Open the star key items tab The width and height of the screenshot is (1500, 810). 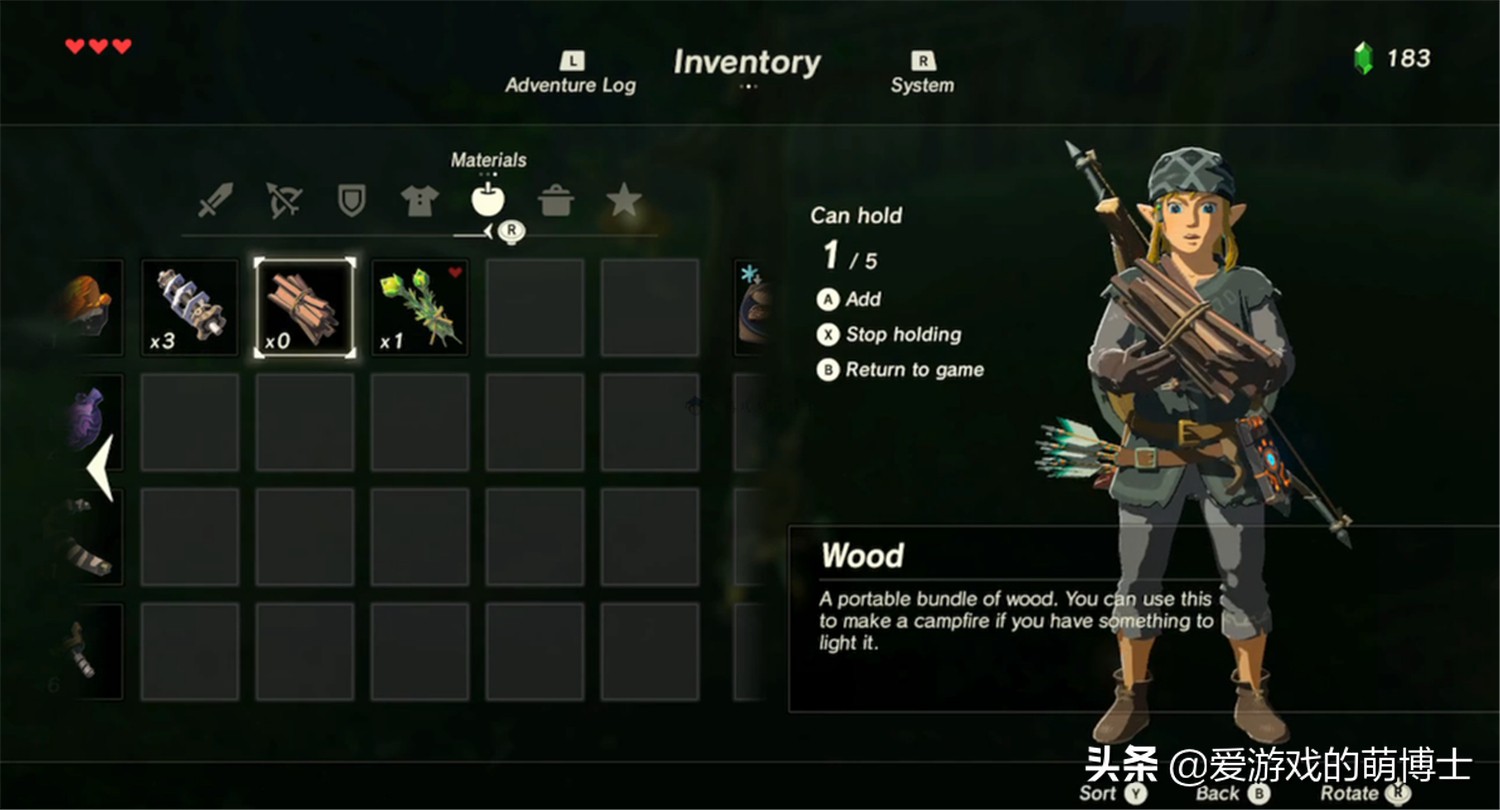[624, 200]
